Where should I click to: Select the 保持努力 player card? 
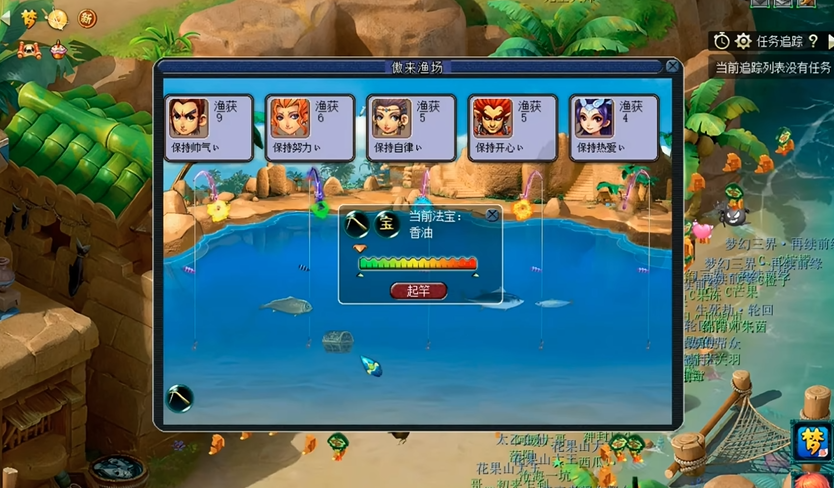[x=309, y=127]
